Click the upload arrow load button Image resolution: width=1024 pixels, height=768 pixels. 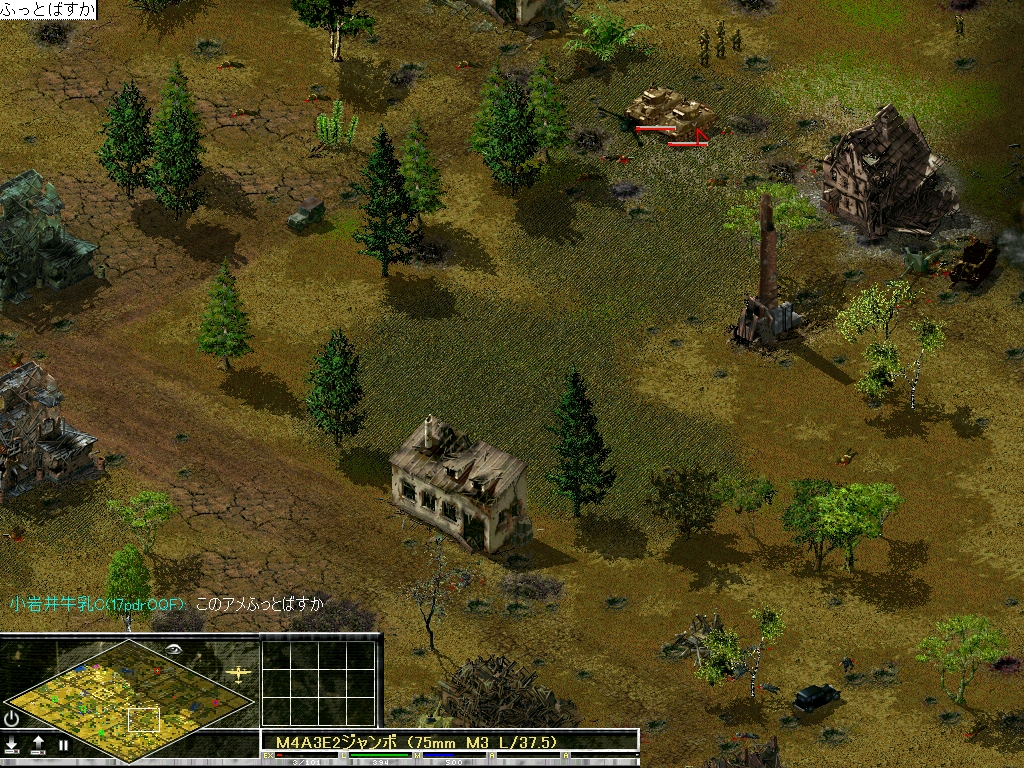click(38, 745)
